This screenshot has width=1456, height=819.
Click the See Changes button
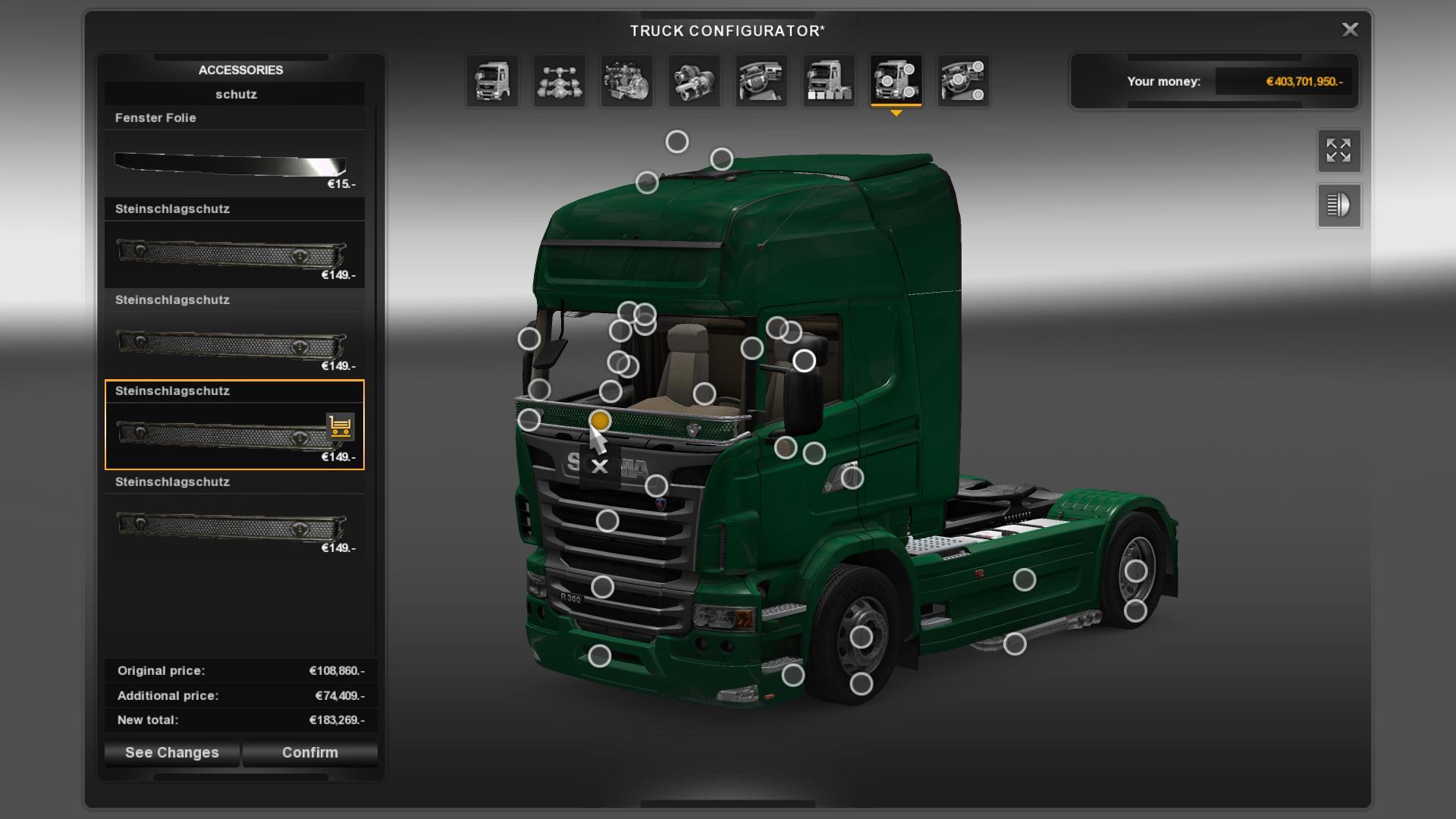[172, 752]
